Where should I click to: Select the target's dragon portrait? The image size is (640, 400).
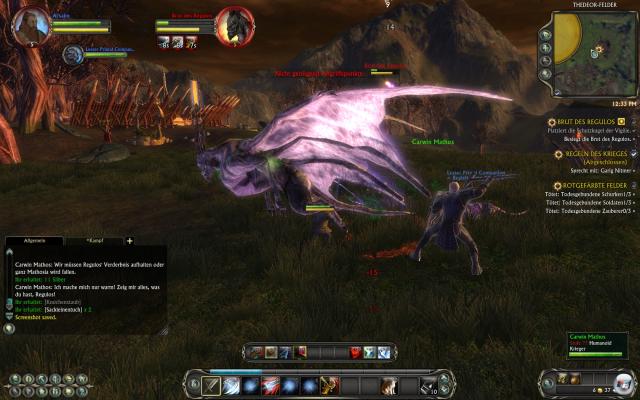click(236, 24)
